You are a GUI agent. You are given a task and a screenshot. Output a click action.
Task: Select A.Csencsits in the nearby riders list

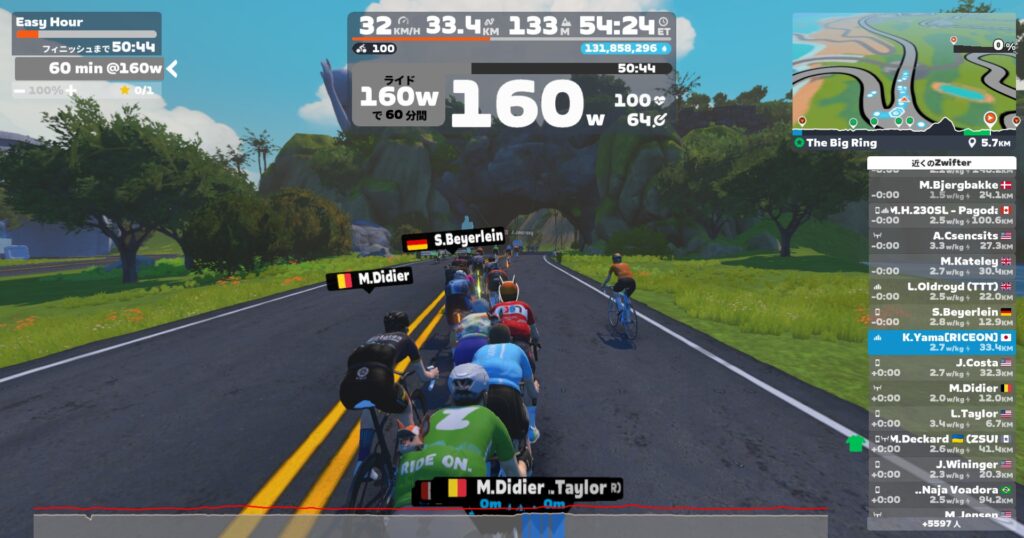941,241
